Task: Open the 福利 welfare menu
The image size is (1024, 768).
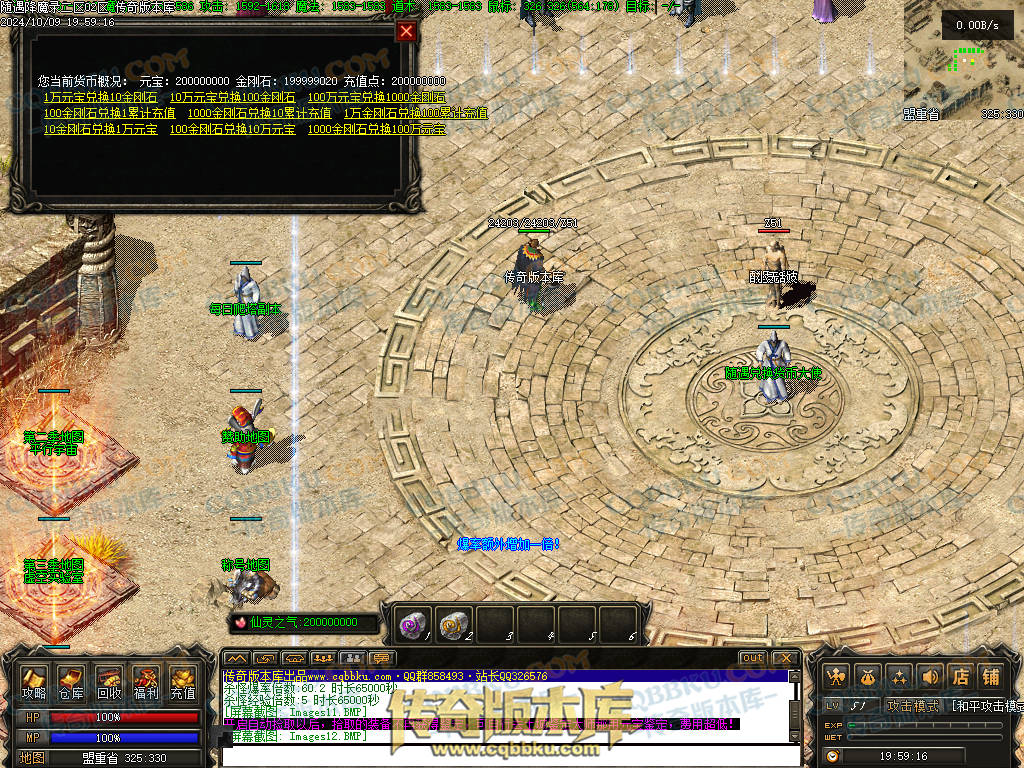Action: pos(146,682)
